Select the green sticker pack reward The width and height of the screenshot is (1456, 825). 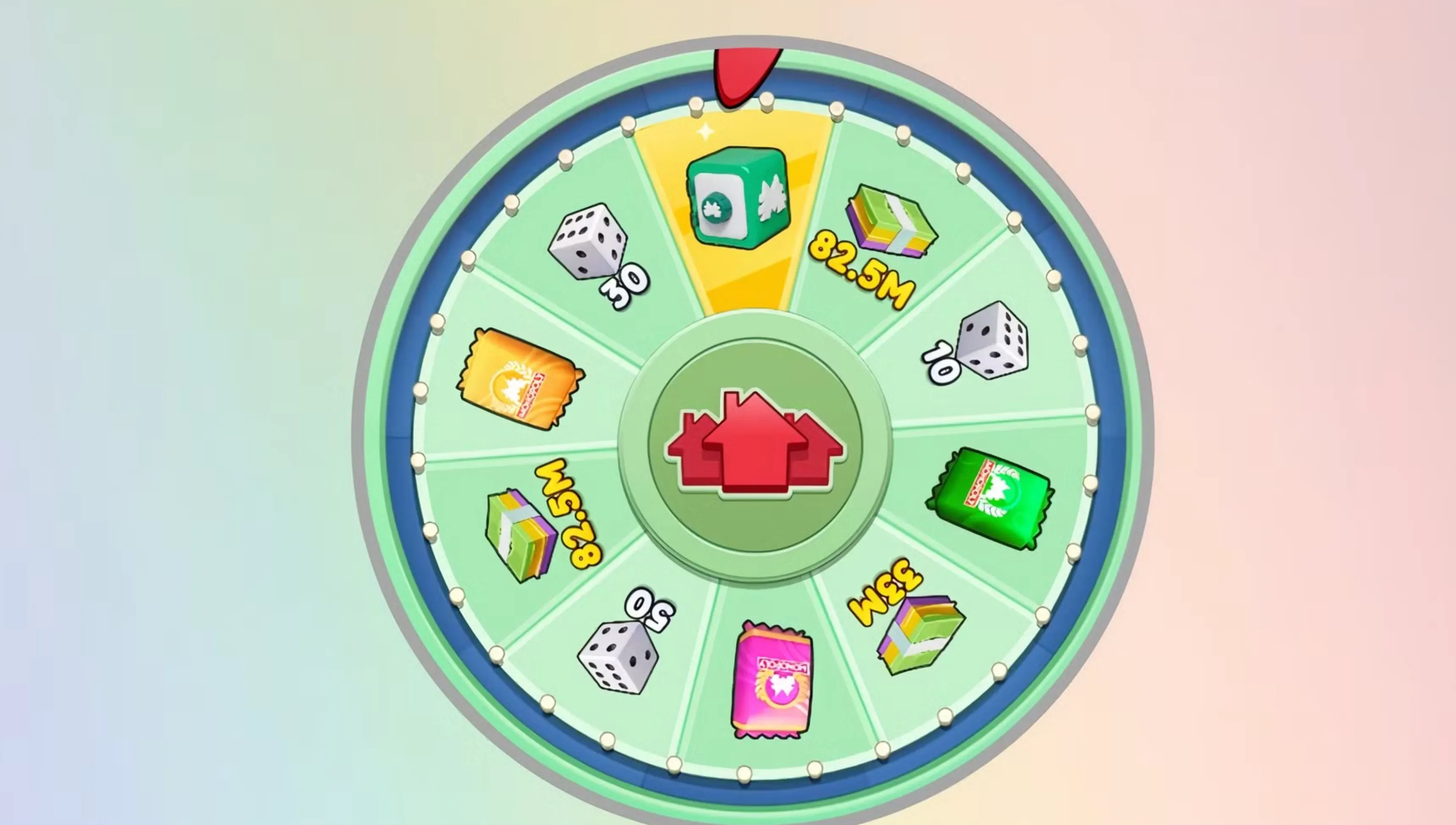pos(992,499)
